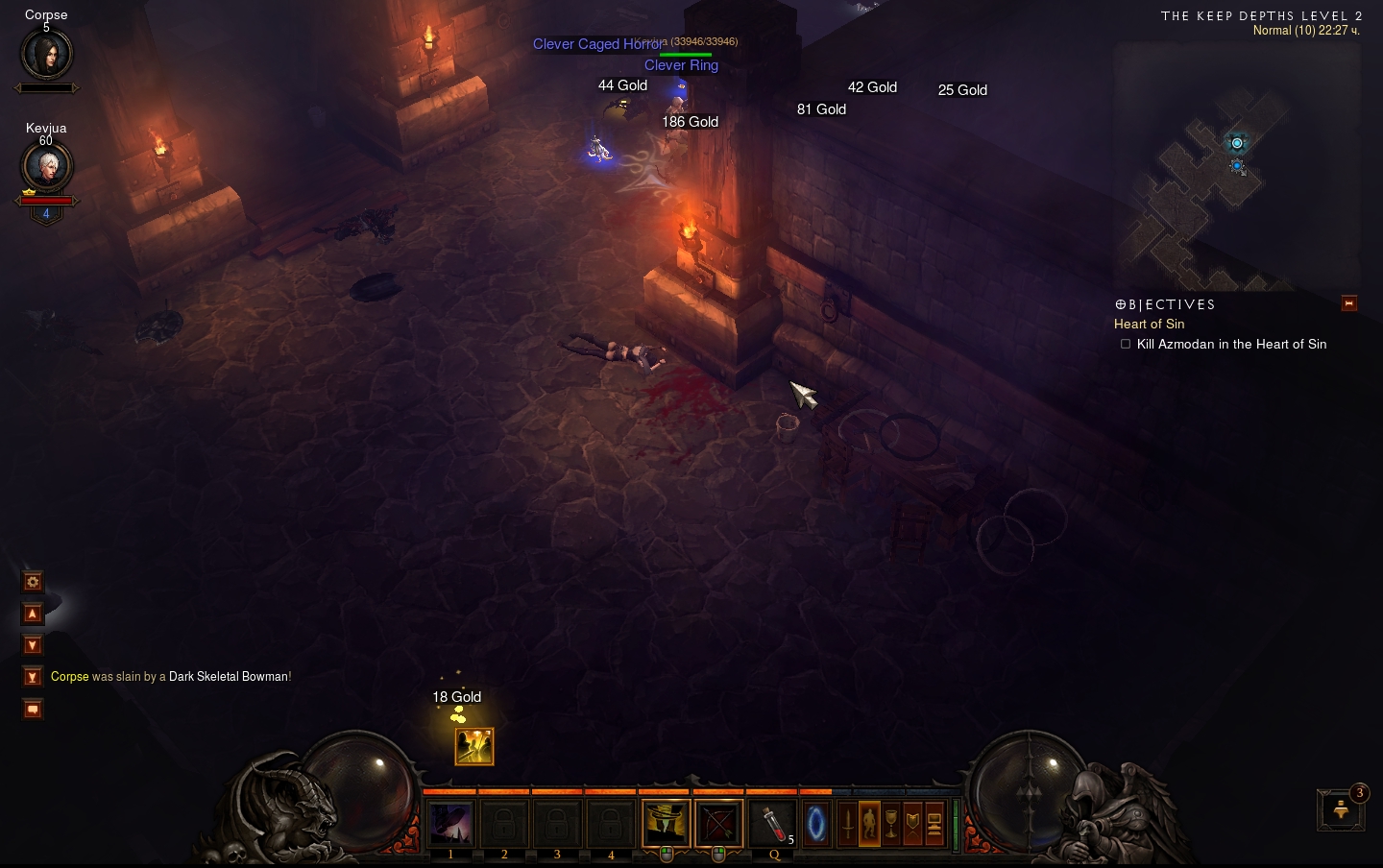Open the banner shield menu button
This screenshot has height=868, width=1383.
[x=912, y=824]
